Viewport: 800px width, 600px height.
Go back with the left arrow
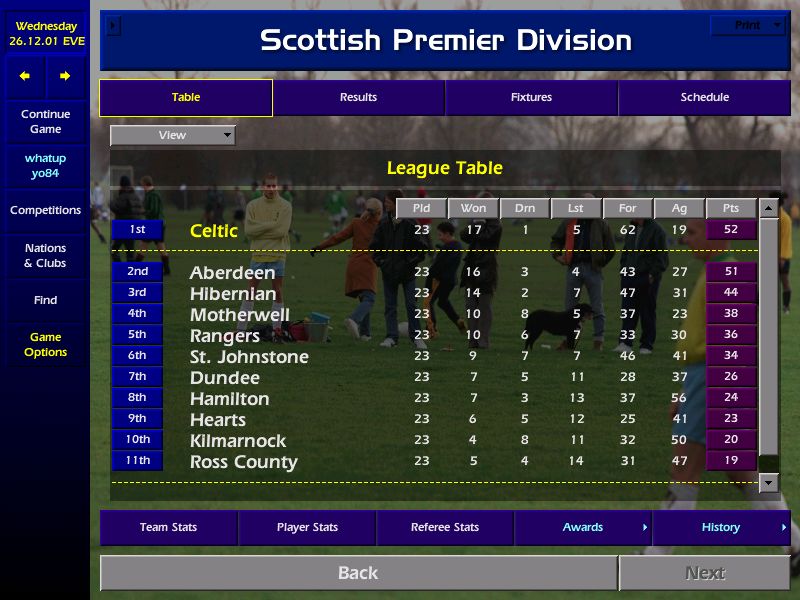(25, 76)
